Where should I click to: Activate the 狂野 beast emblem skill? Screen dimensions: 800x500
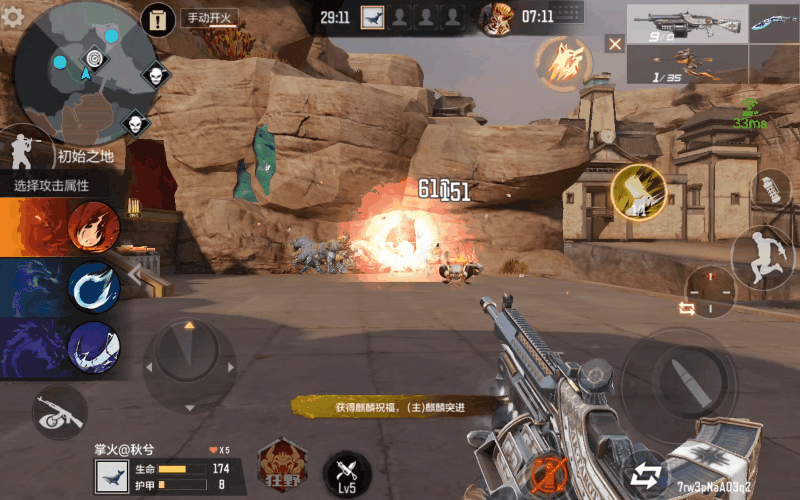tap(282, 466)
